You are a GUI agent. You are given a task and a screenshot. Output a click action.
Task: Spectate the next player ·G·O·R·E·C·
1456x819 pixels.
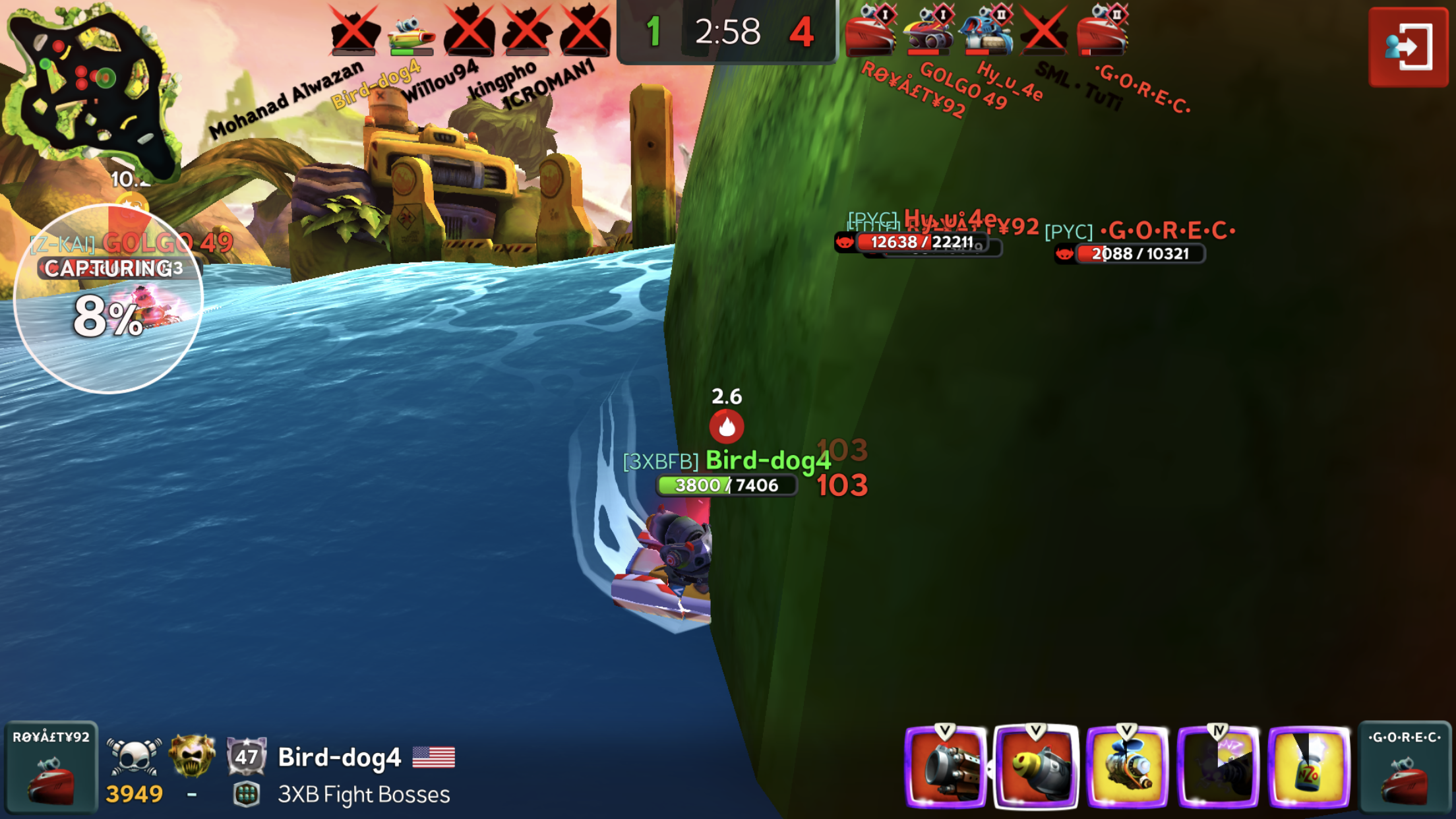(1405, 766)
